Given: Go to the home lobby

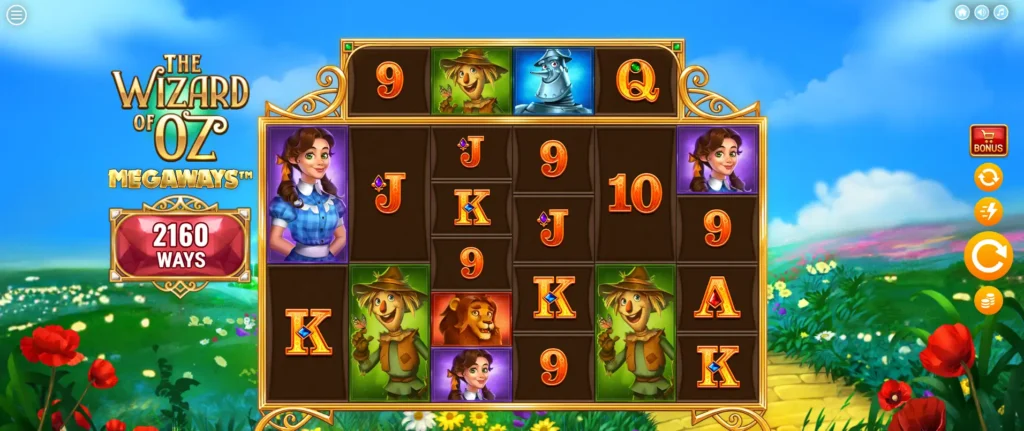Looking at the screenshot, I should 962,12.
